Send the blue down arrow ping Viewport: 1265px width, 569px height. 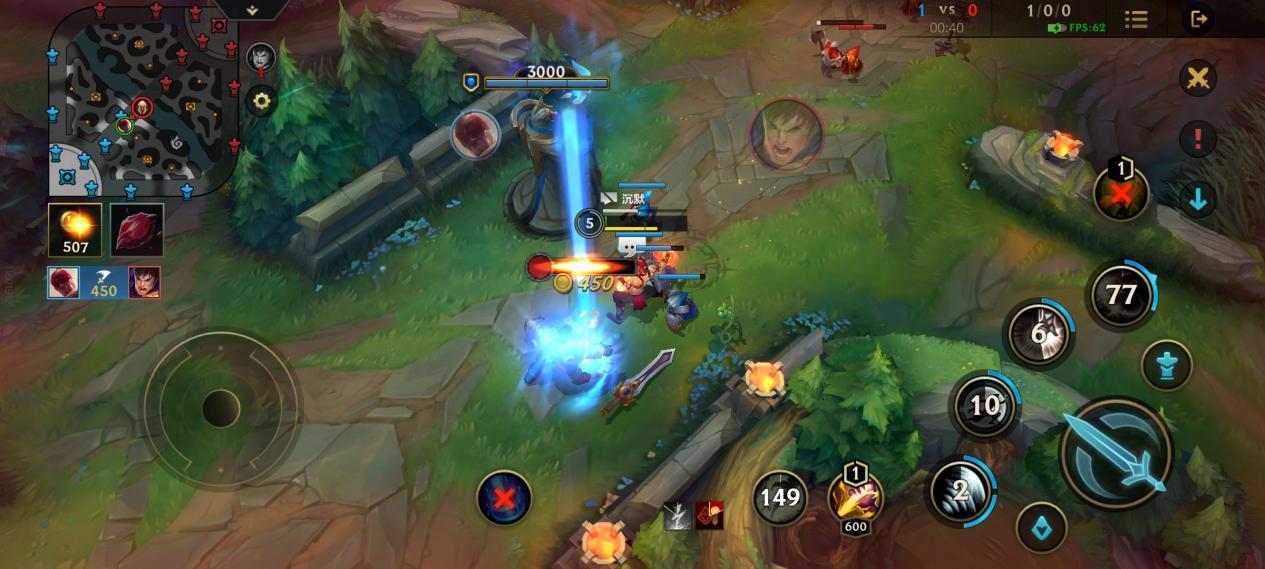[x=1197, y=199]
